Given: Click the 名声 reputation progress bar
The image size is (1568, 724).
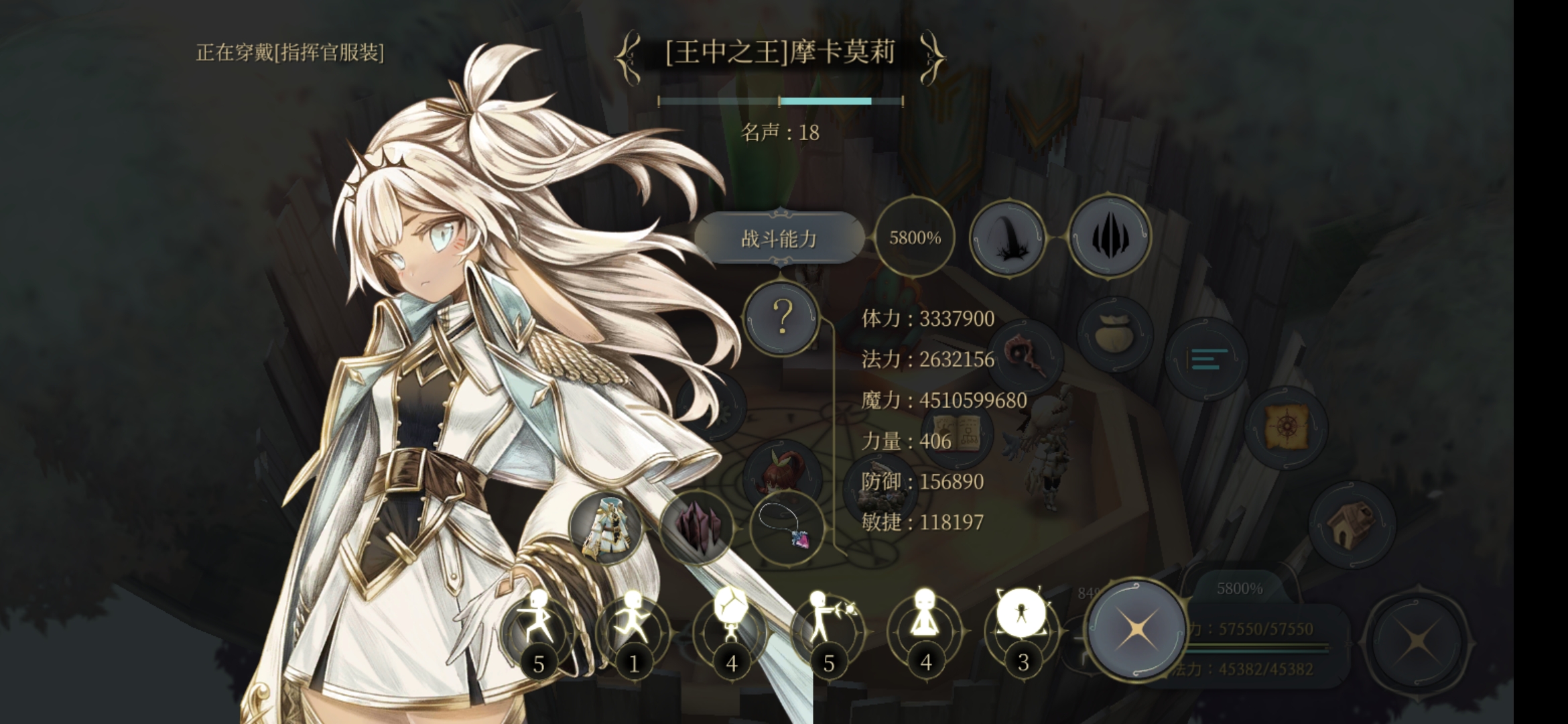Looking at the screenshot, I should point(779,101).
